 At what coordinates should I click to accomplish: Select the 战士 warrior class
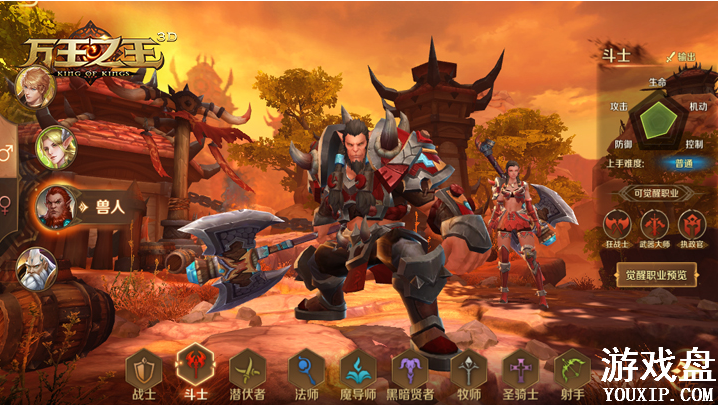click(x=142, y=369)
